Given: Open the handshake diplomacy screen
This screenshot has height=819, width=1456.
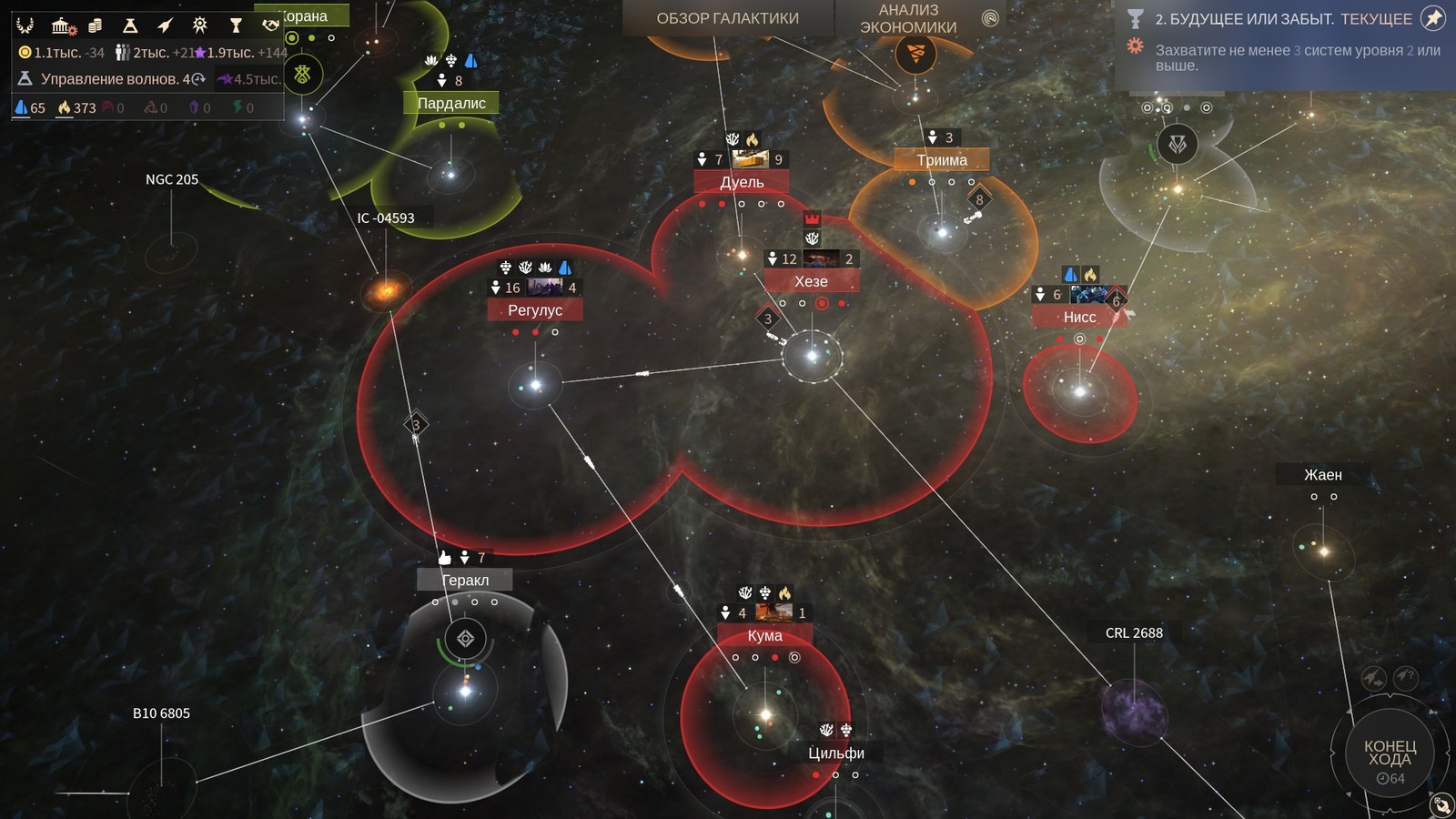Looking at the screenshot, I should point(270,25).
